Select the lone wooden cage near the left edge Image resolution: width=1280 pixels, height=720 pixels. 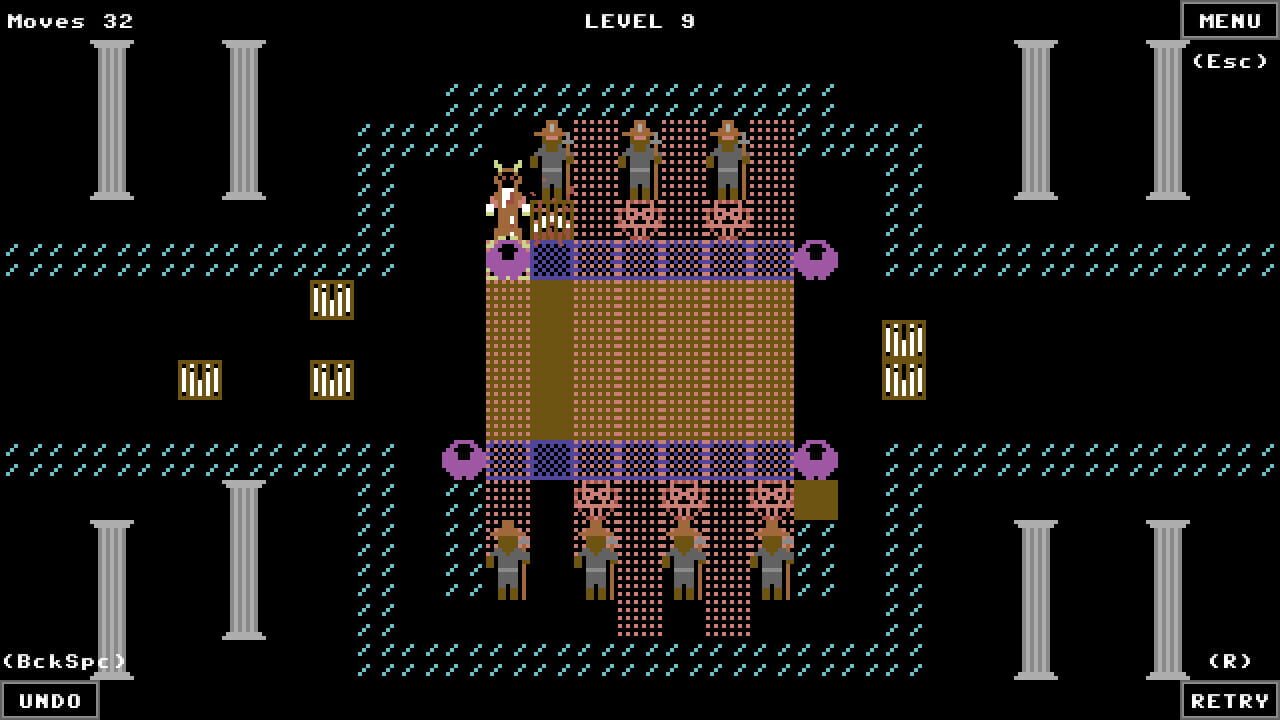[198, 380]
